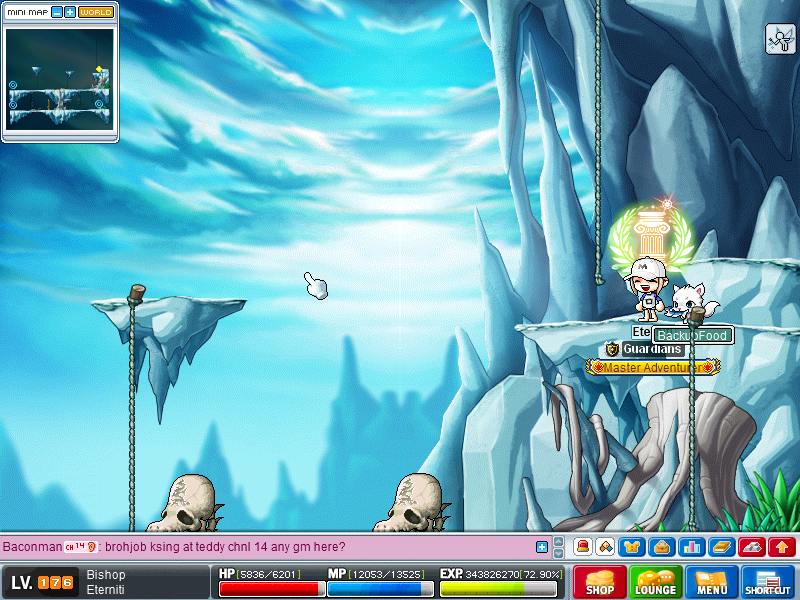This screenshot has width=800, height=600.
Task: Open the Cash Shop button
Action: (x=600, y=582)
